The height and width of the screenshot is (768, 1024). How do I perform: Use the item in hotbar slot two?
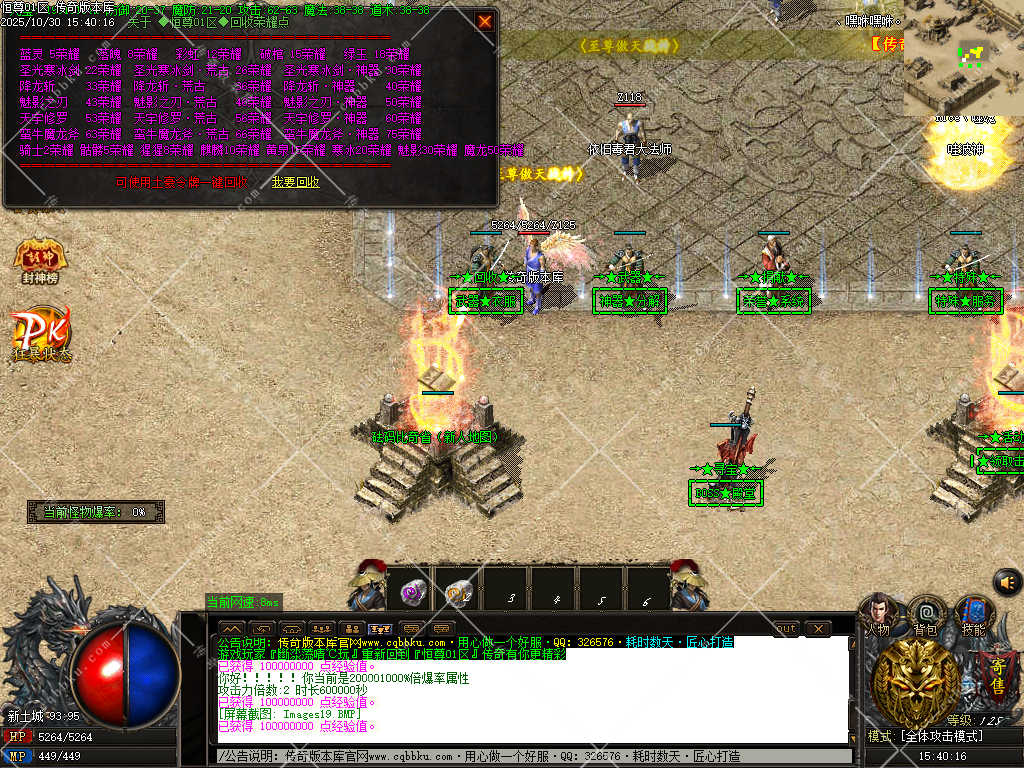(460, 593)
